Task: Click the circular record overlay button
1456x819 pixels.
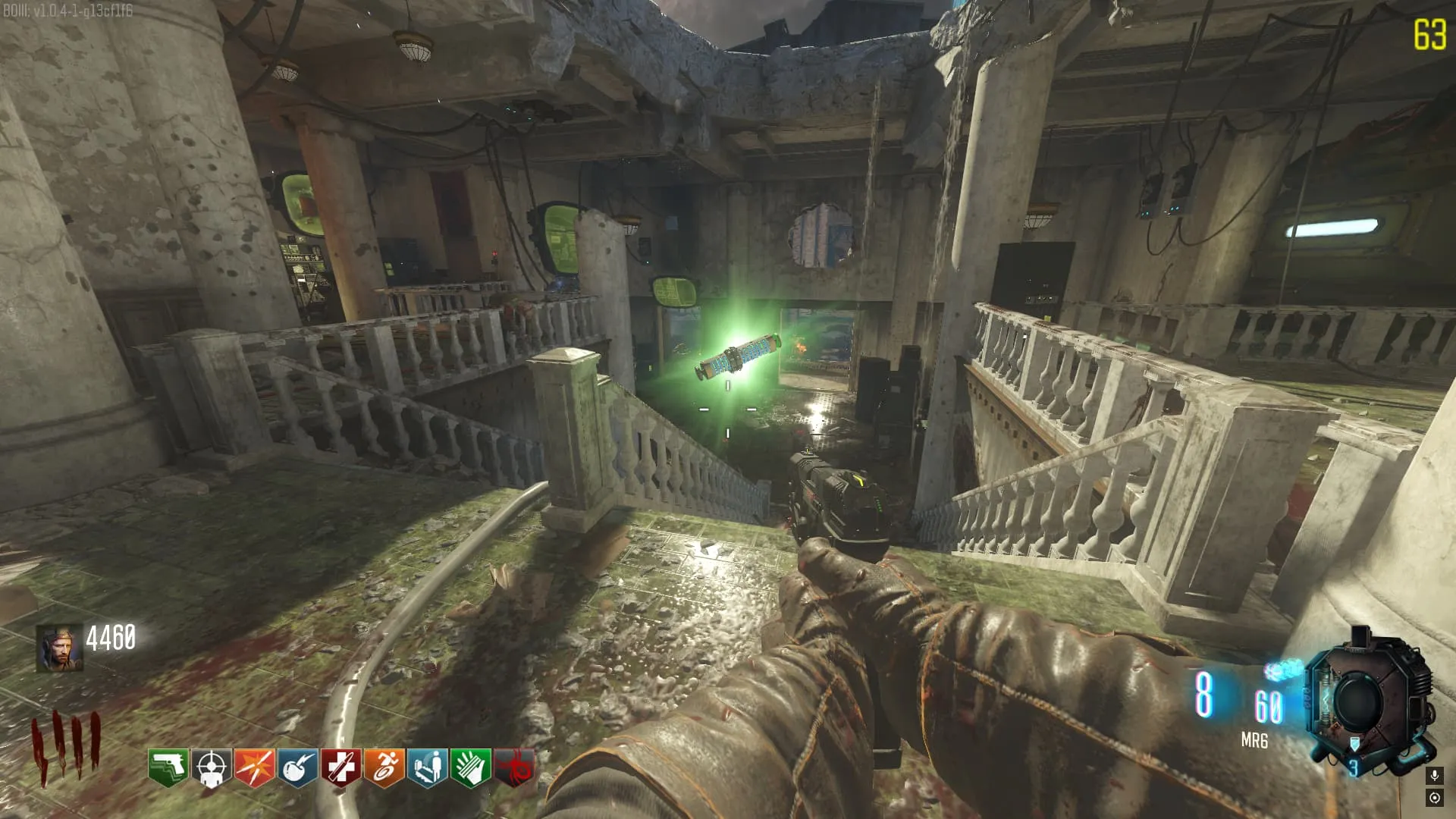Action: 1434,798
